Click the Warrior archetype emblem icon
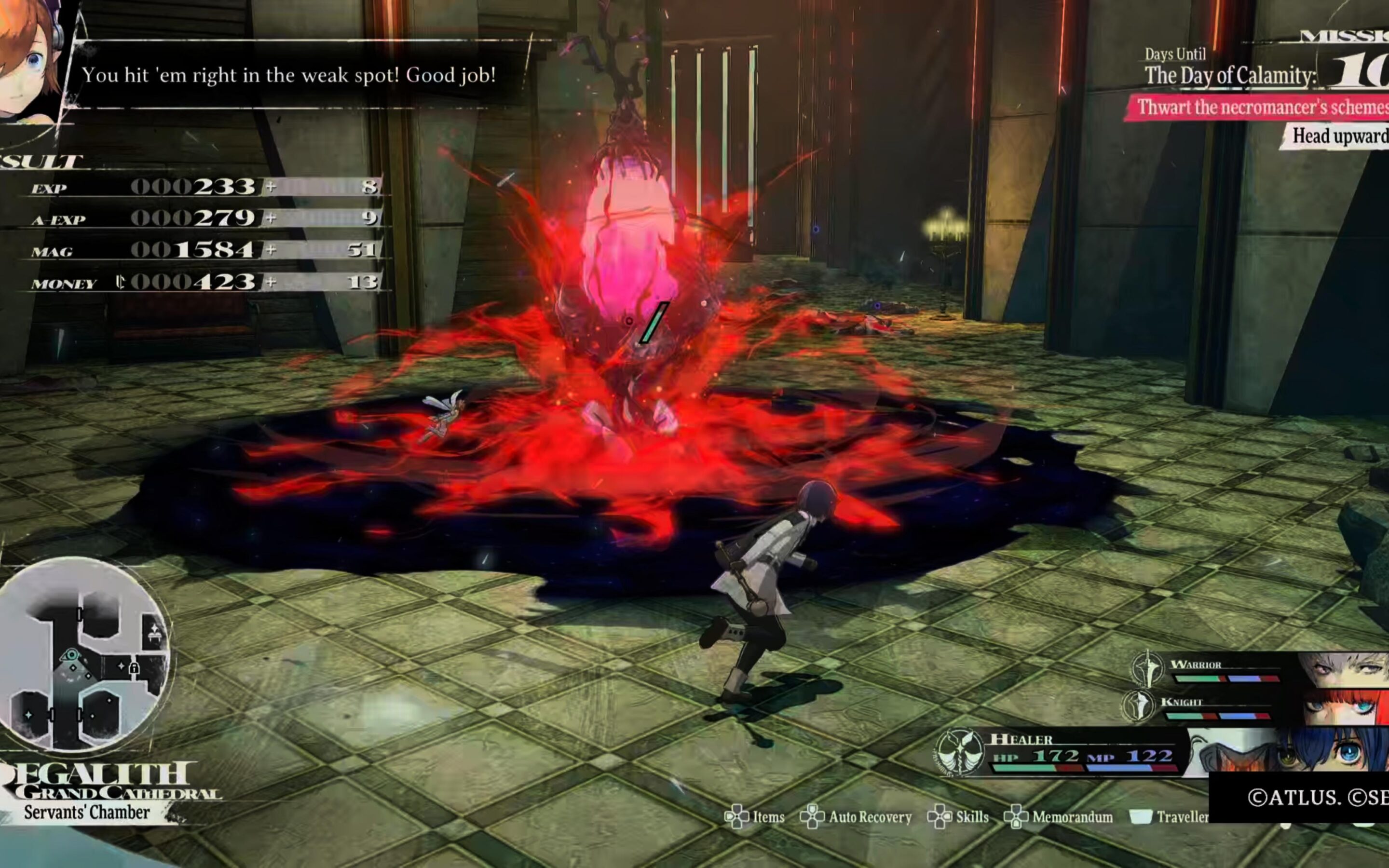Screen dimensions: 1389x868 point(1147,668)
